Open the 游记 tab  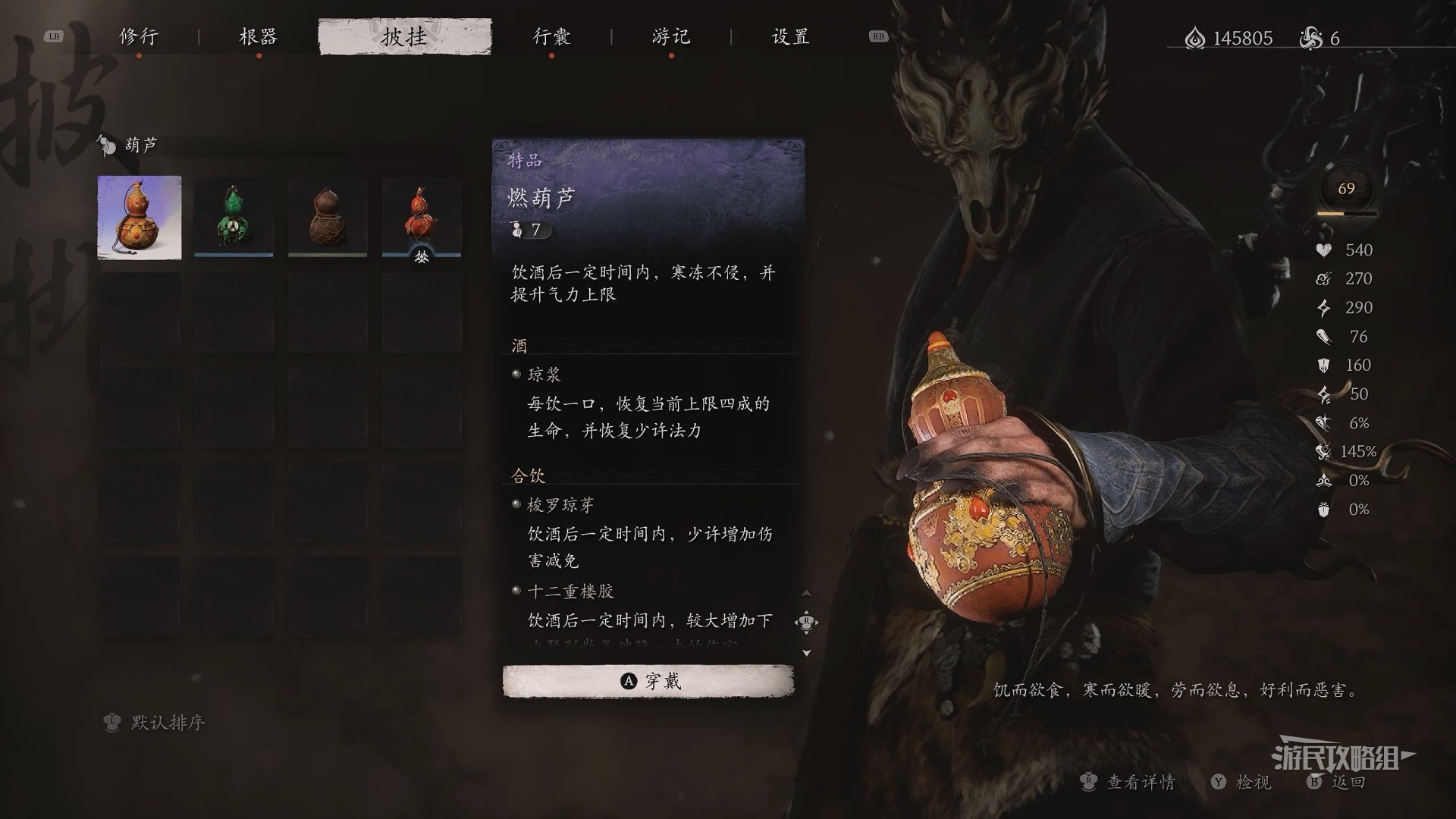tap(670, 36)
